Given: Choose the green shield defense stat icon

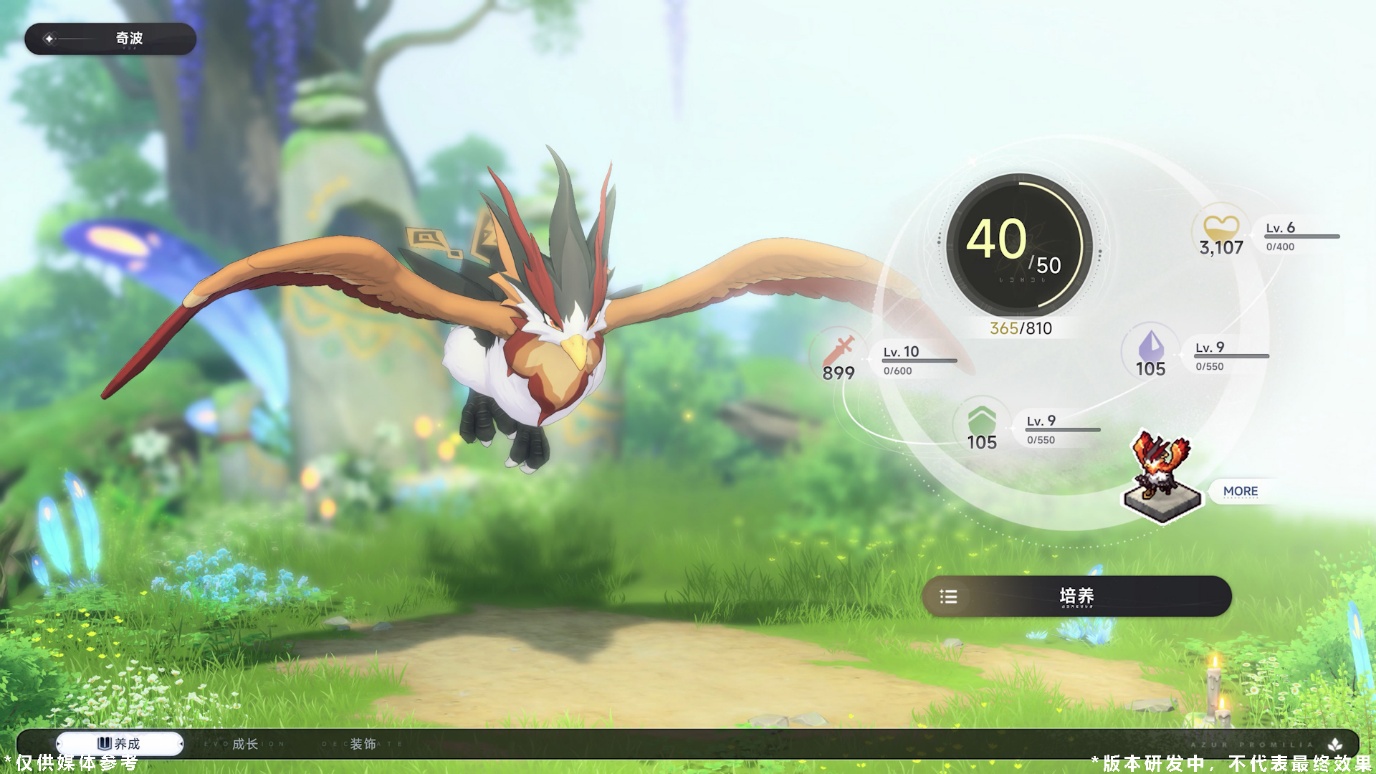Looking at the screenshot, I should tap(981, 420).
